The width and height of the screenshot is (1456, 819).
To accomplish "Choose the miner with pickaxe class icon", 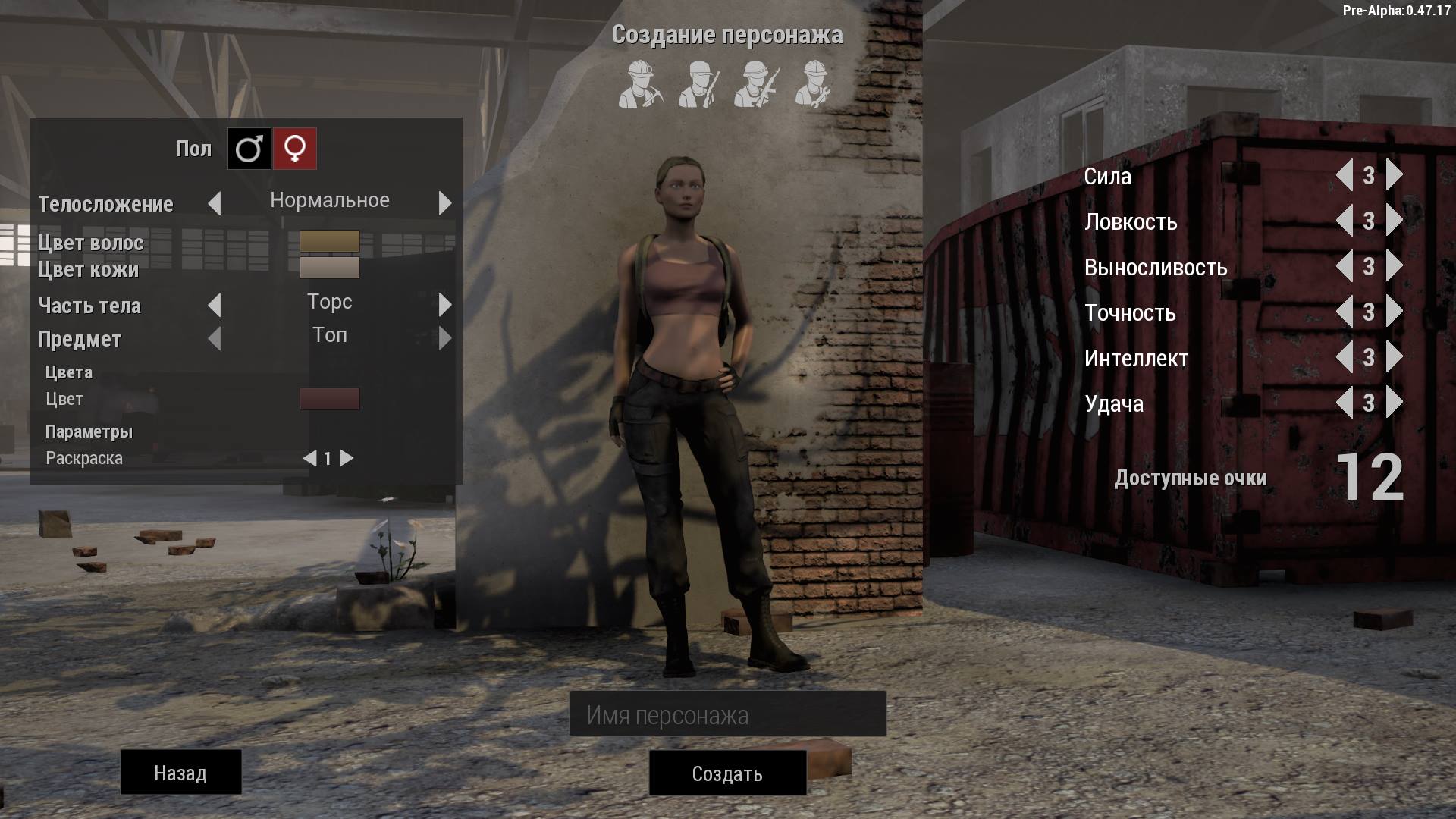I will tap(639, 84).
